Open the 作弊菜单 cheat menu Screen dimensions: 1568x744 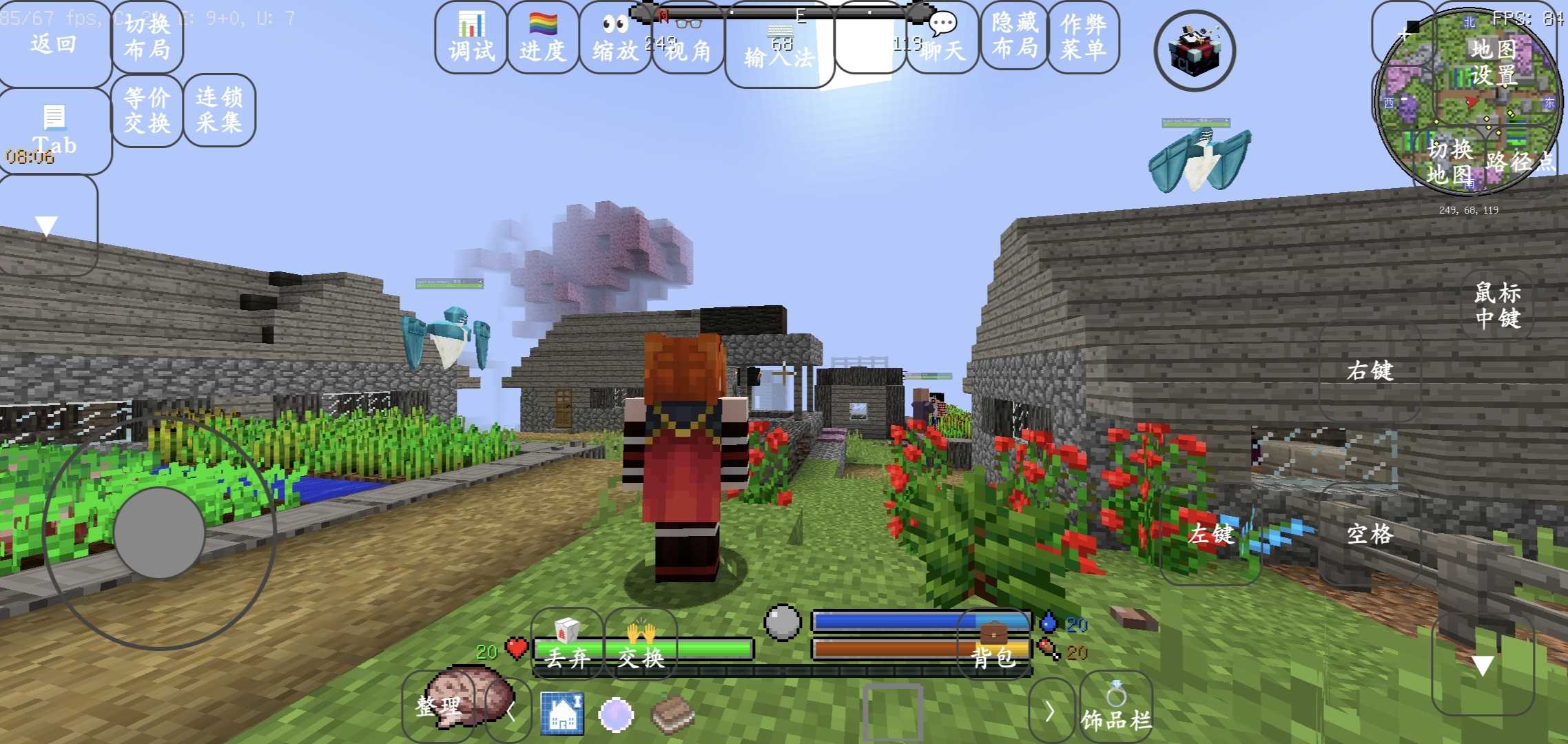point(1083,37)
